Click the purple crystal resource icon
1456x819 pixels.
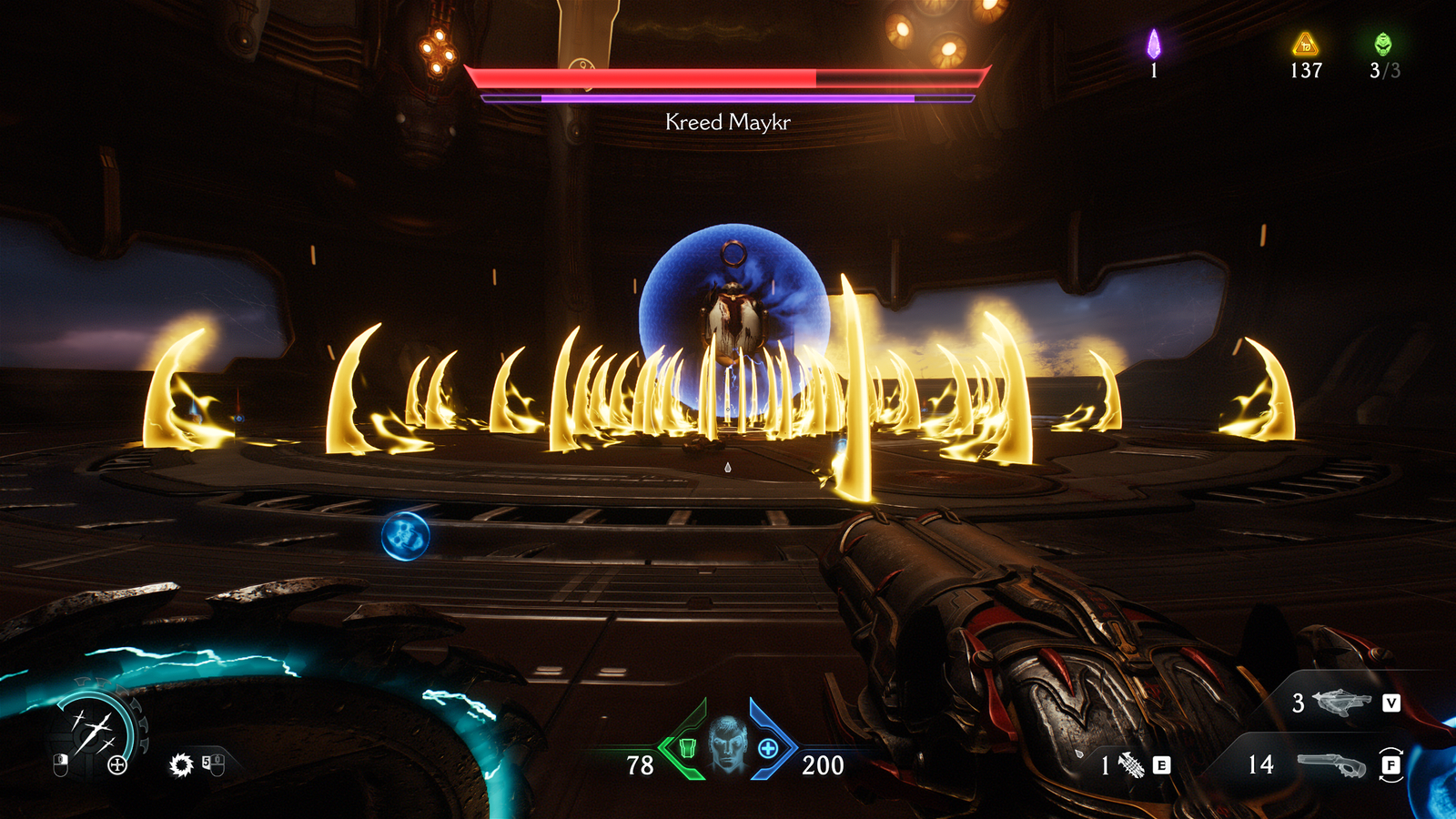click(x=1154, y=44)
